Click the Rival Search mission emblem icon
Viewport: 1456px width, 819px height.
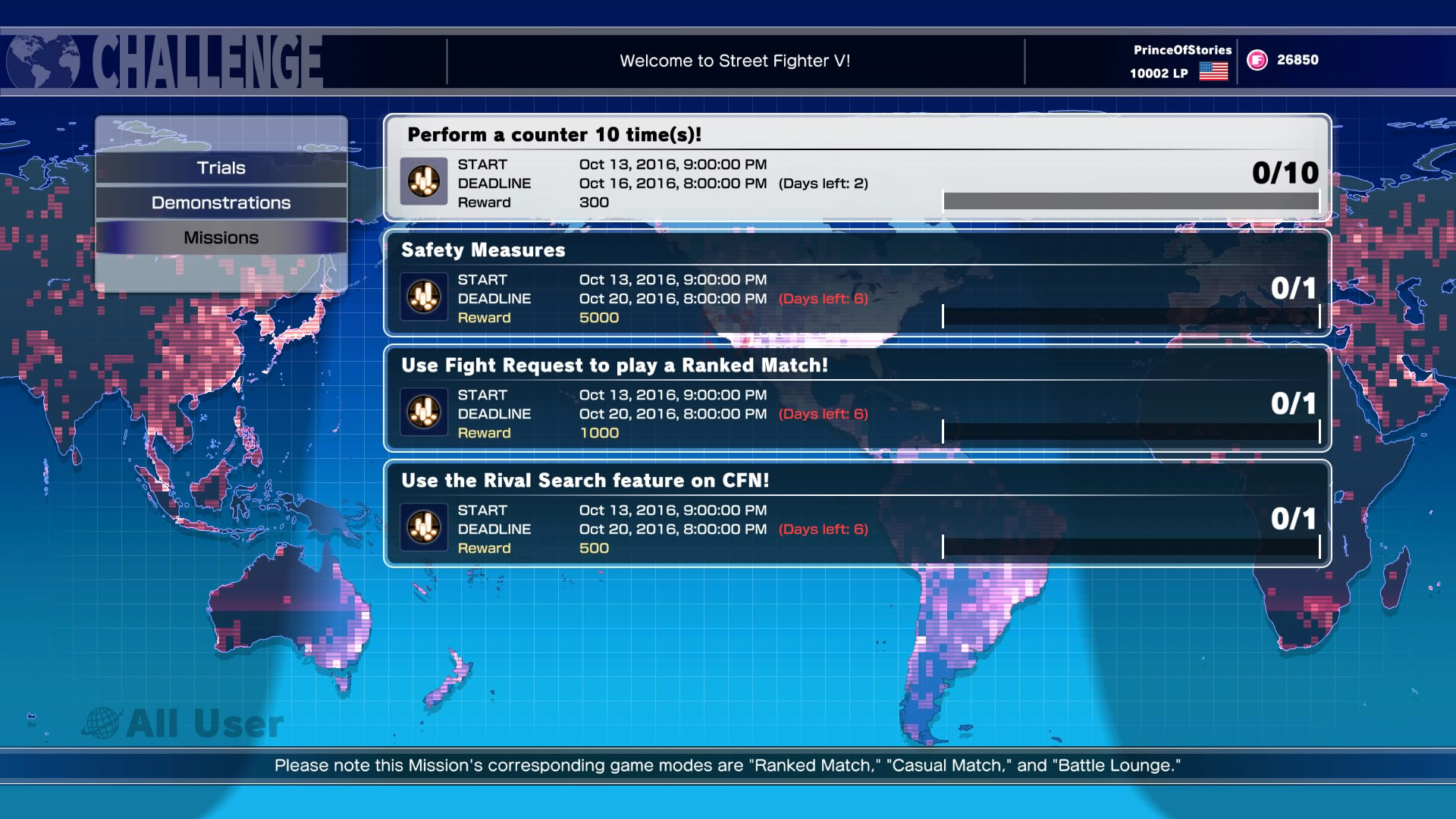coord(423,528)
